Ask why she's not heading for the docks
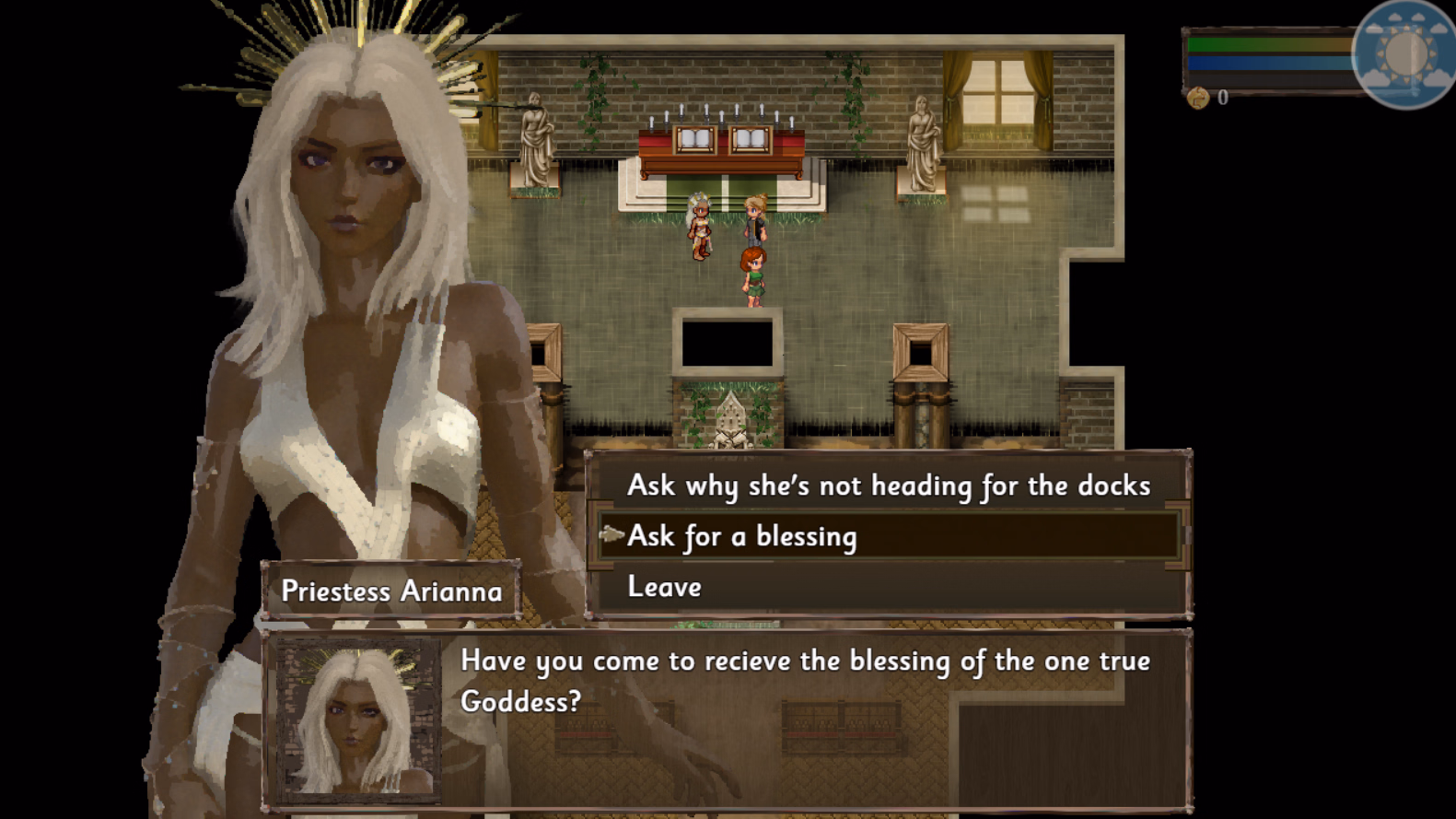This screenshot has width=1456, height=819. click(x=888, y=486)
